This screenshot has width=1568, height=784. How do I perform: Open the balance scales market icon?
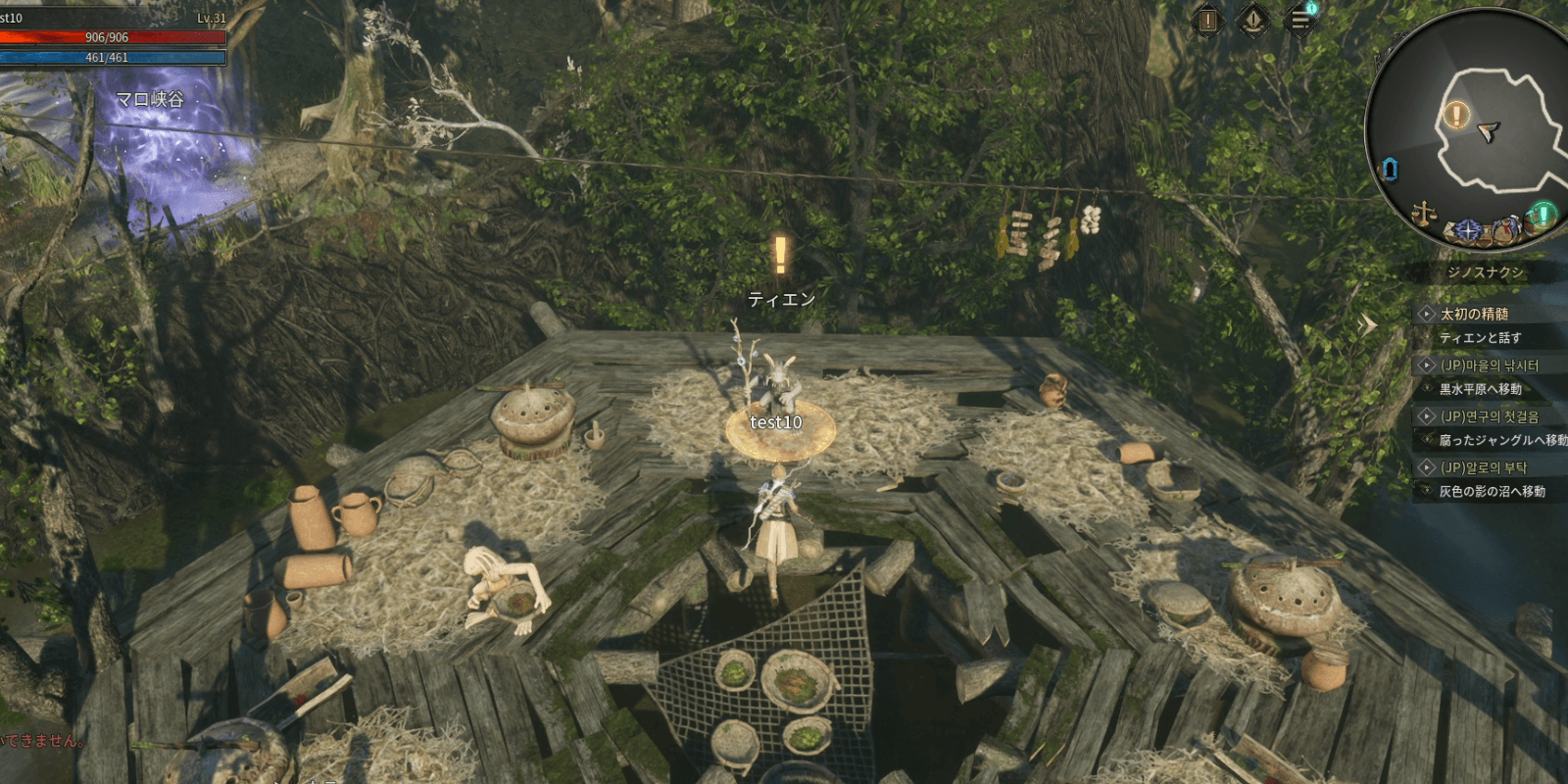click(x=1422, y=212)
